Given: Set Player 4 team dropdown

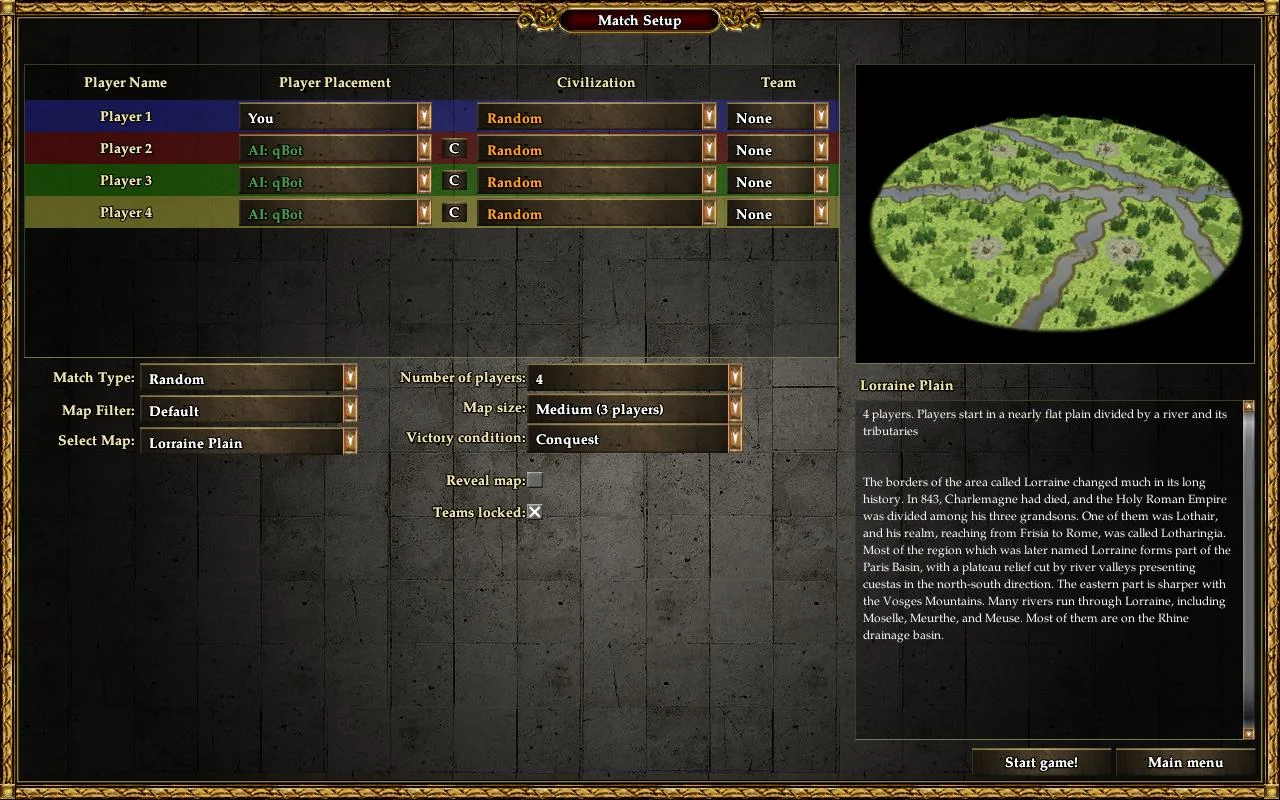Looking at the screenshot, I should 778,214.
